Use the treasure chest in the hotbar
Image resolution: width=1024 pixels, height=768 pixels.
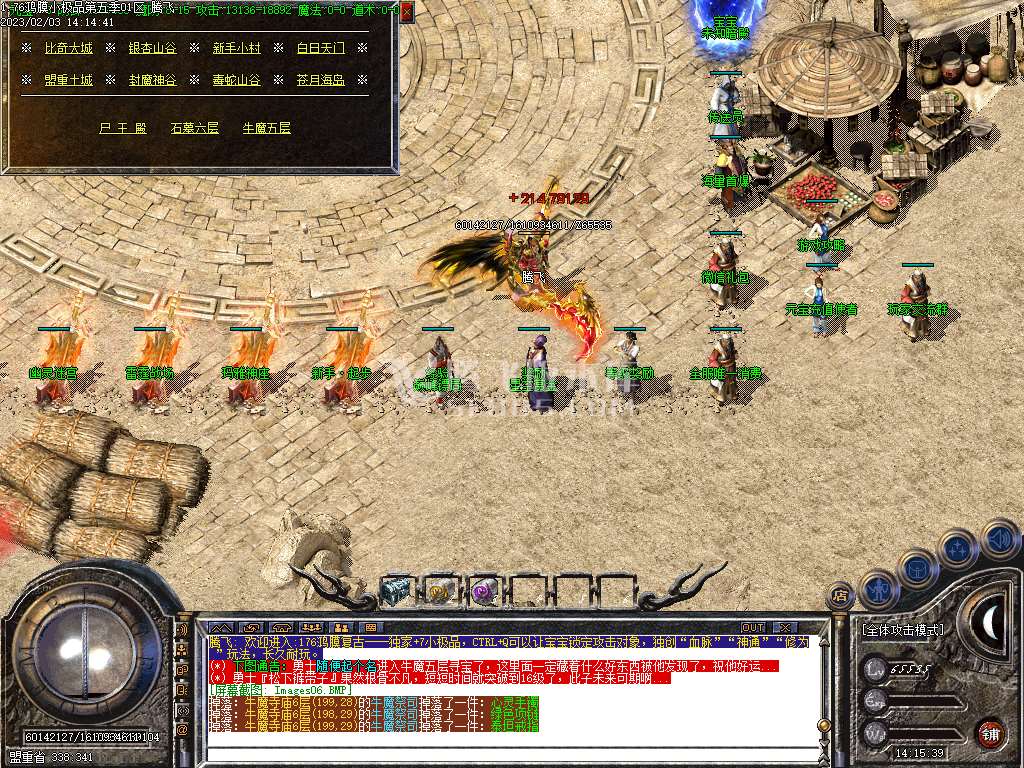(396, 592)
